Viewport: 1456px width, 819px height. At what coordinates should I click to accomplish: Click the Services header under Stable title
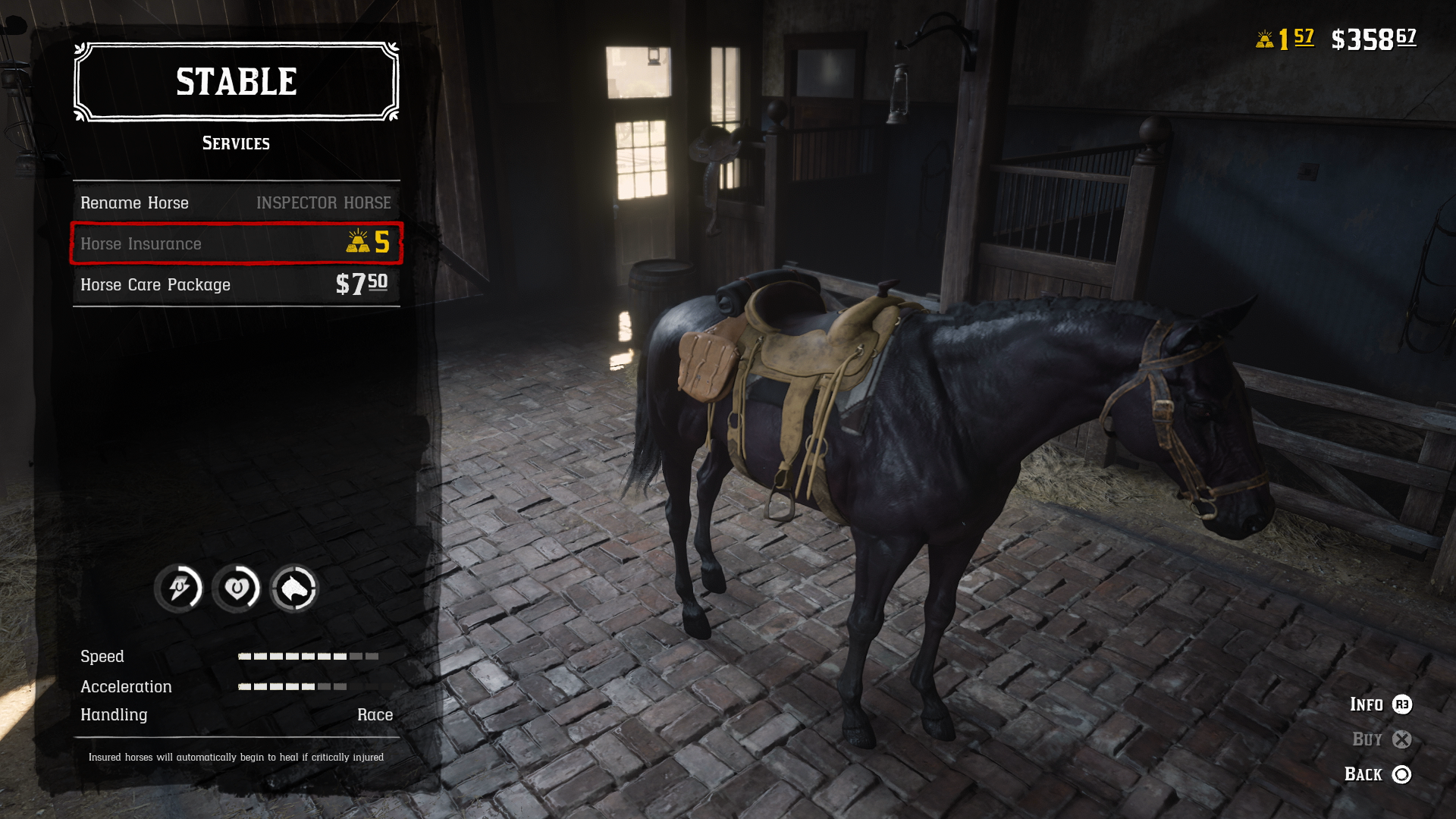tap(236, 143)
